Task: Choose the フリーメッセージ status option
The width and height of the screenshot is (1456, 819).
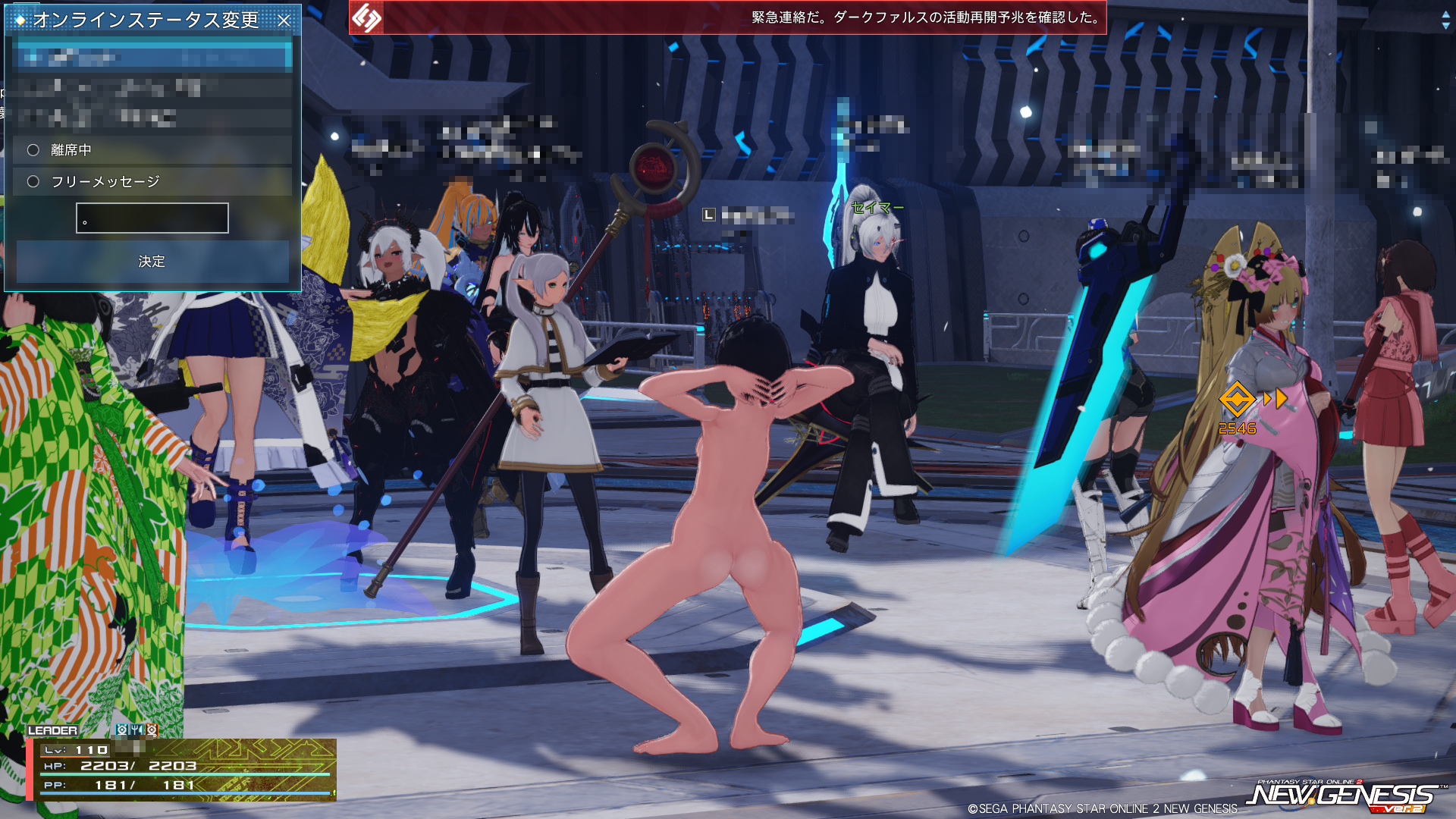Action: coord(33,181)
